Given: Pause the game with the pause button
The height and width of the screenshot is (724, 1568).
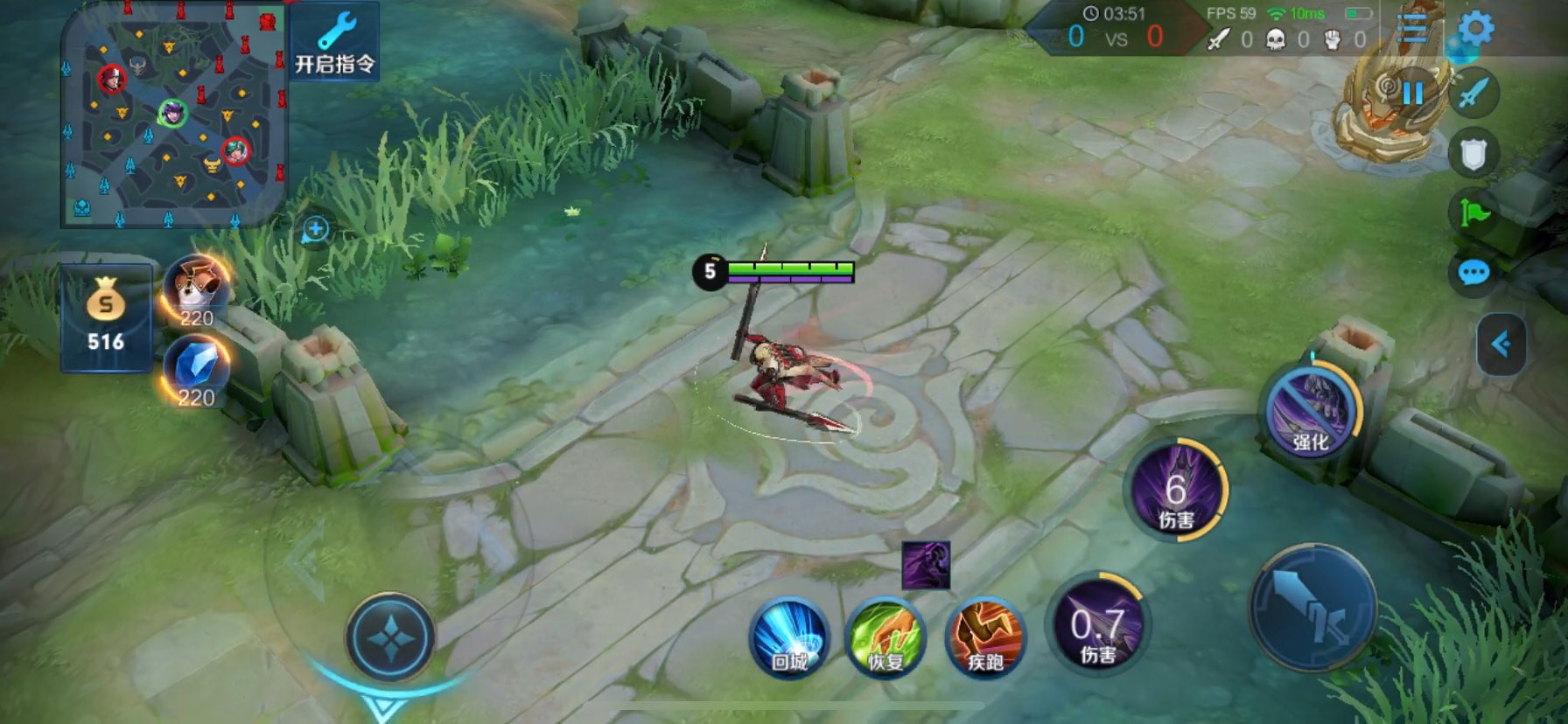Looking at the screenshot, I should tap(1412, 93).
